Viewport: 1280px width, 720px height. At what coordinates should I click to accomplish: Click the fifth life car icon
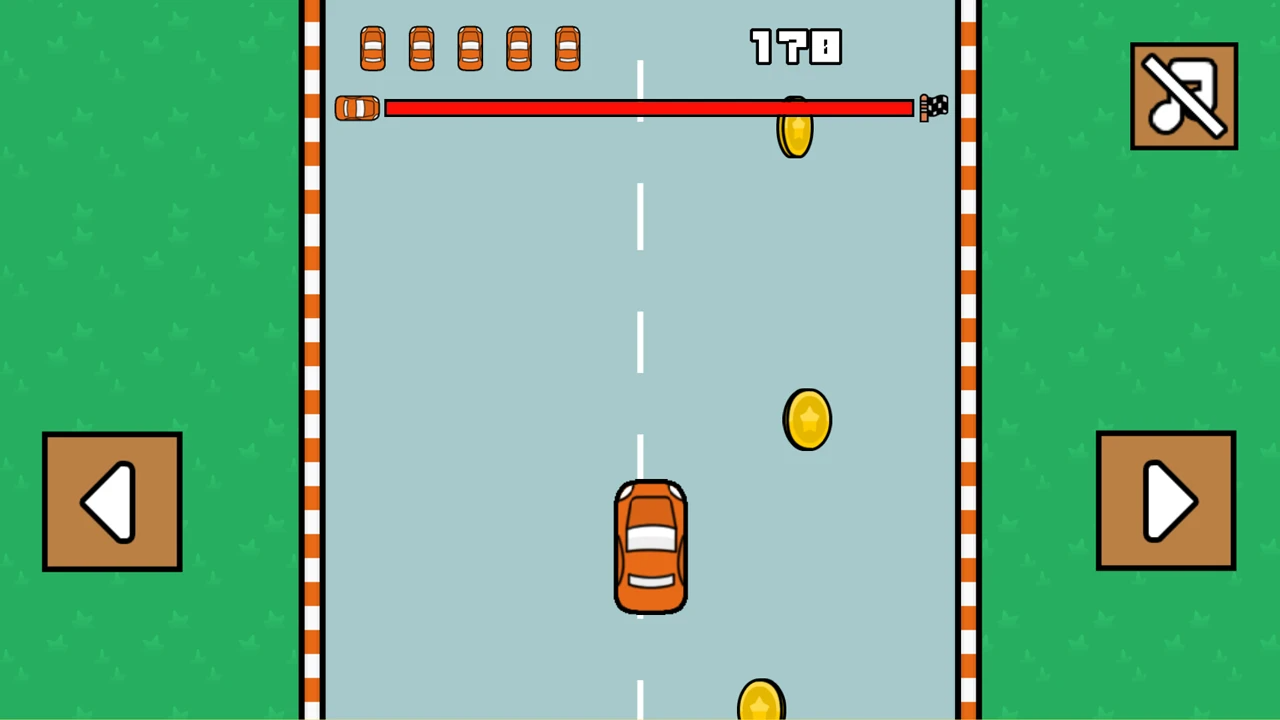567,48
